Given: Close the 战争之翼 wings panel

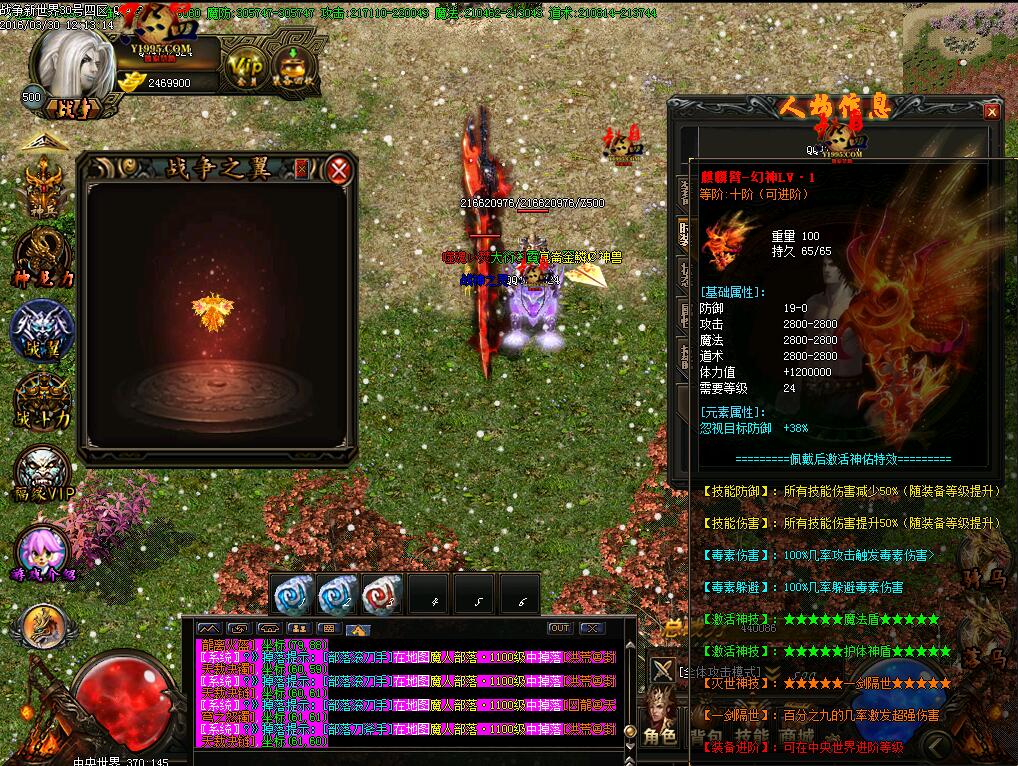Looking at the screenshot, I should [x=340, y=169].
